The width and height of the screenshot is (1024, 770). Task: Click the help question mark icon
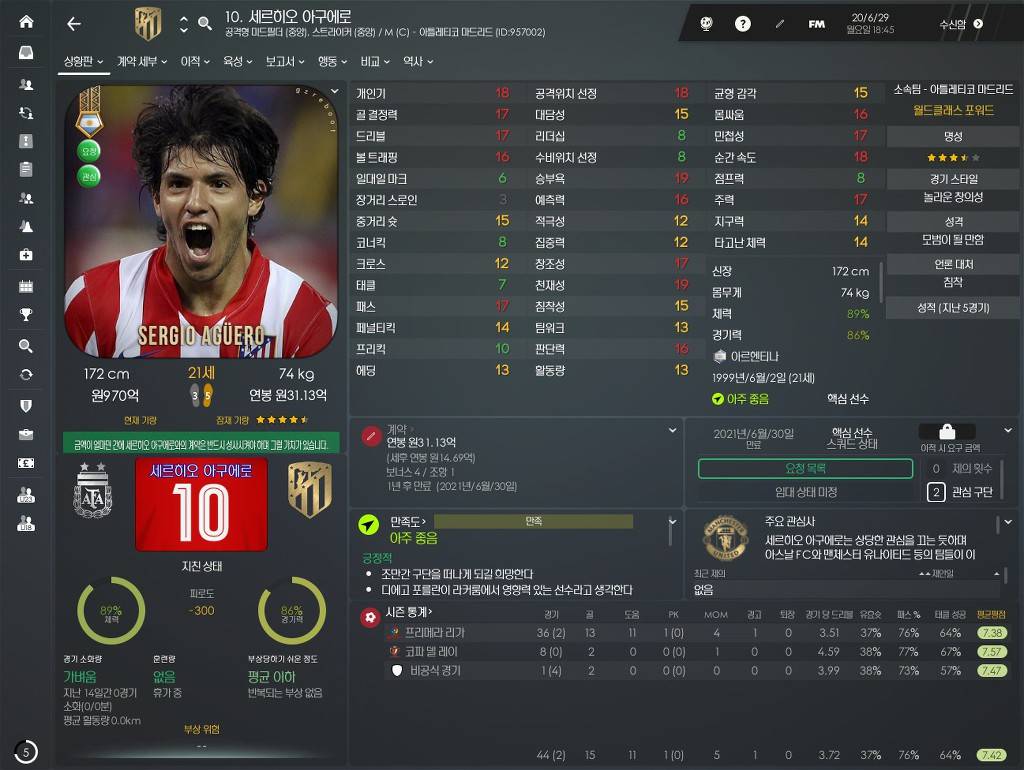(x=743, y=24)
